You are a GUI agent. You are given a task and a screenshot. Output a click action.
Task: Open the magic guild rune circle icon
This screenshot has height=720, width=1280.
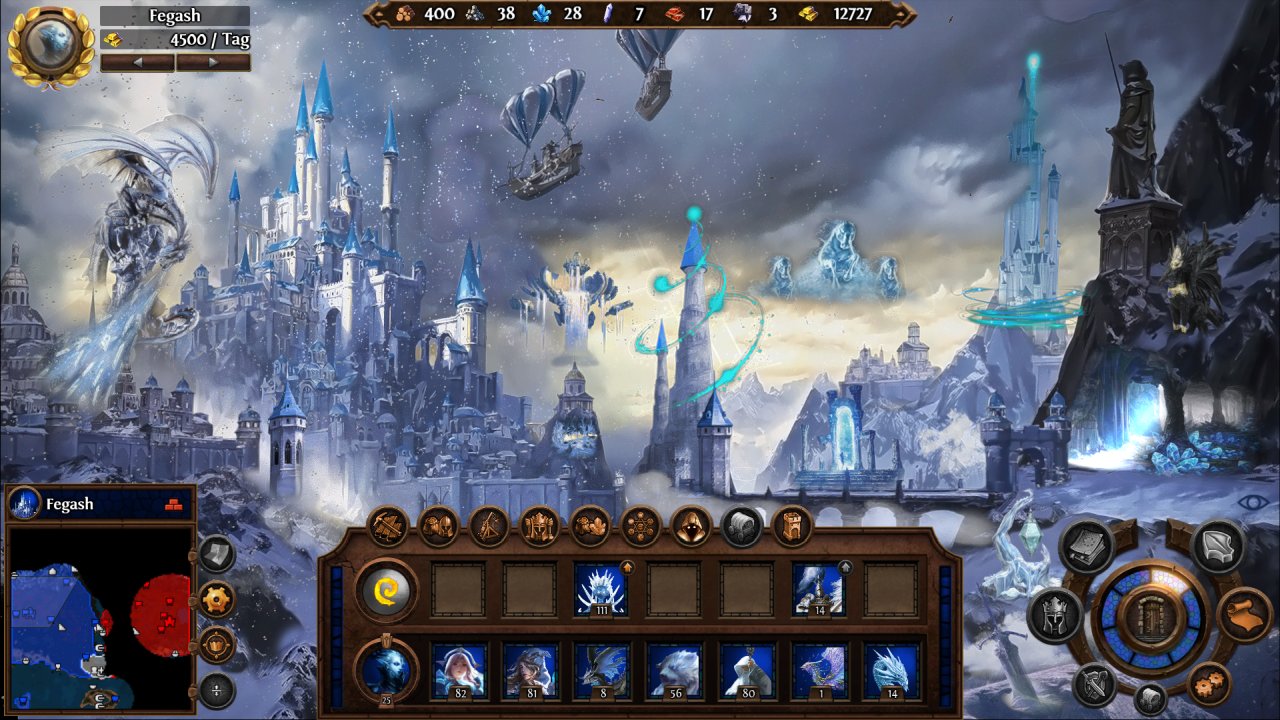click(x=641, y=526)
